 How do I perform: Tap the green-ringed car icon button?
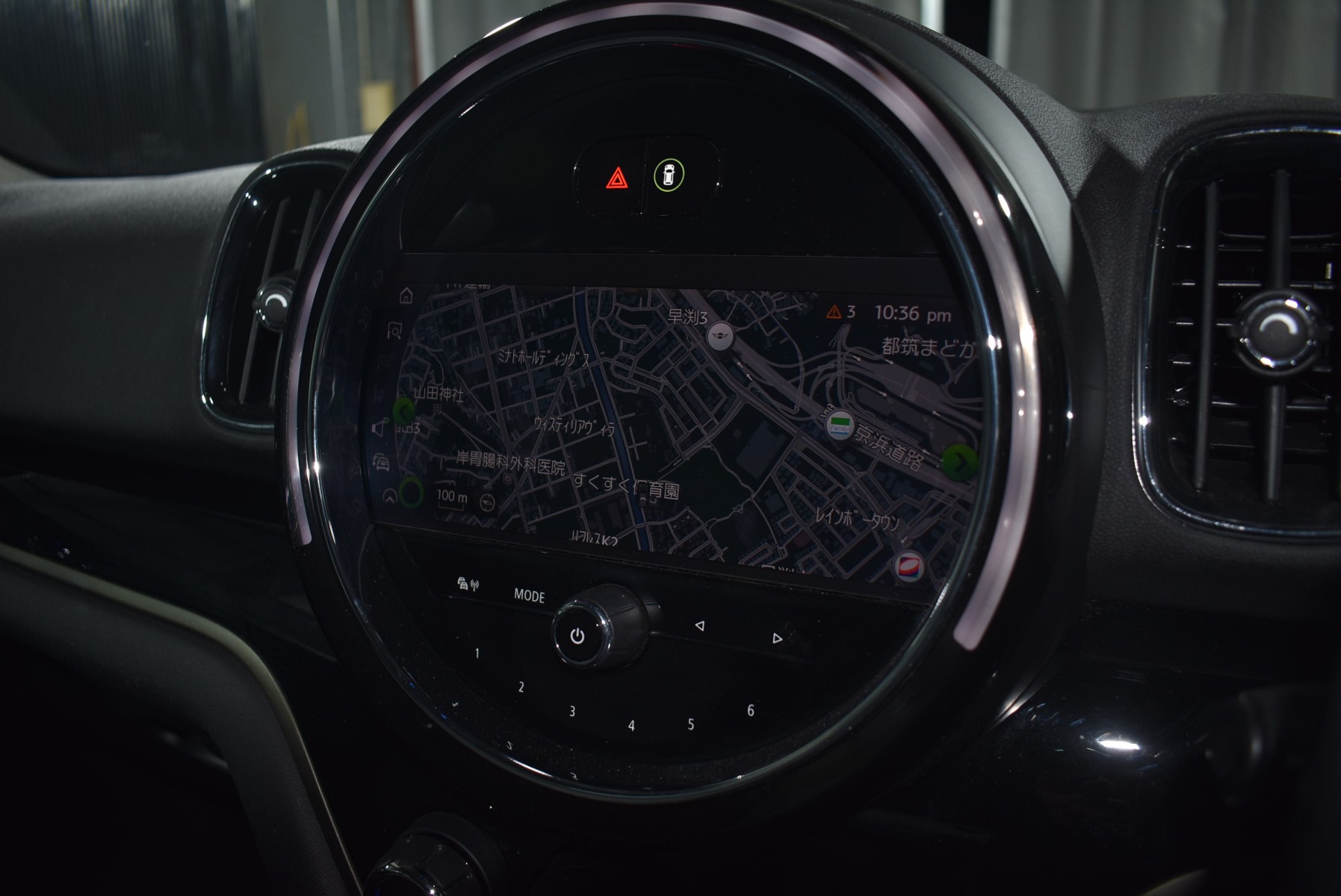[x=669, y=175]
